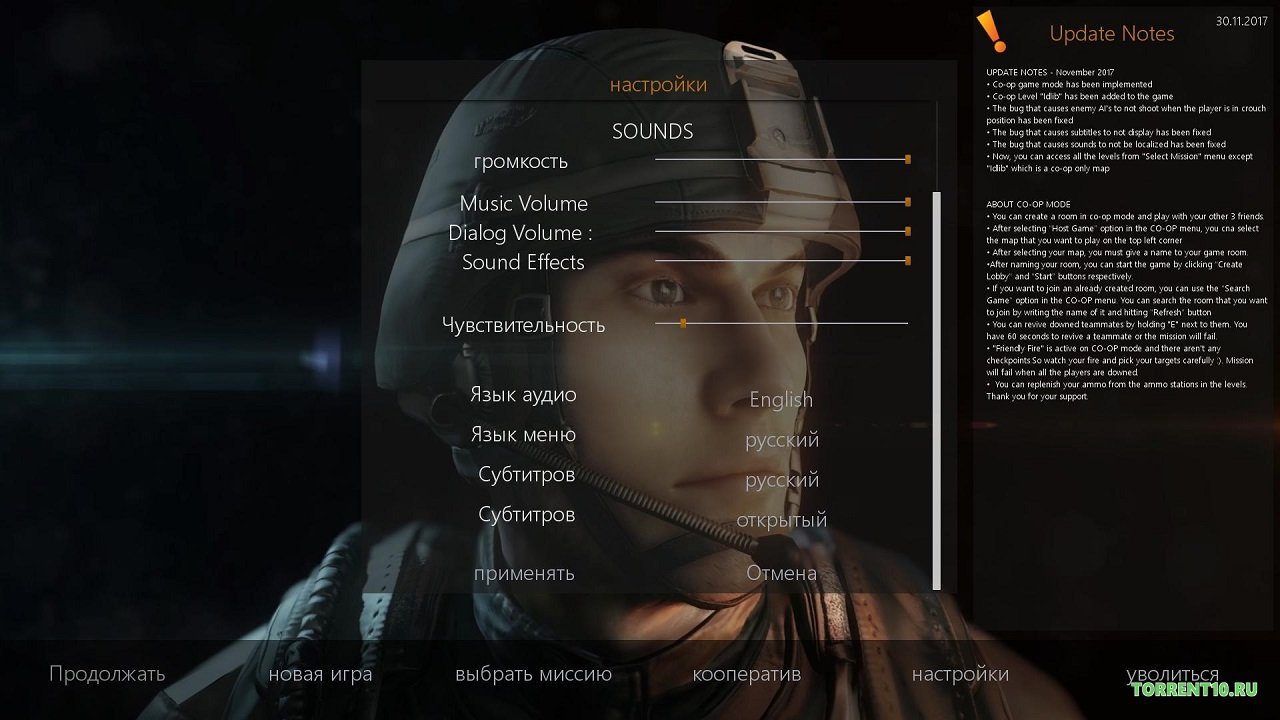1280x720 pixels.
Task: Change the English audio language option
Action: coord(781,400)
